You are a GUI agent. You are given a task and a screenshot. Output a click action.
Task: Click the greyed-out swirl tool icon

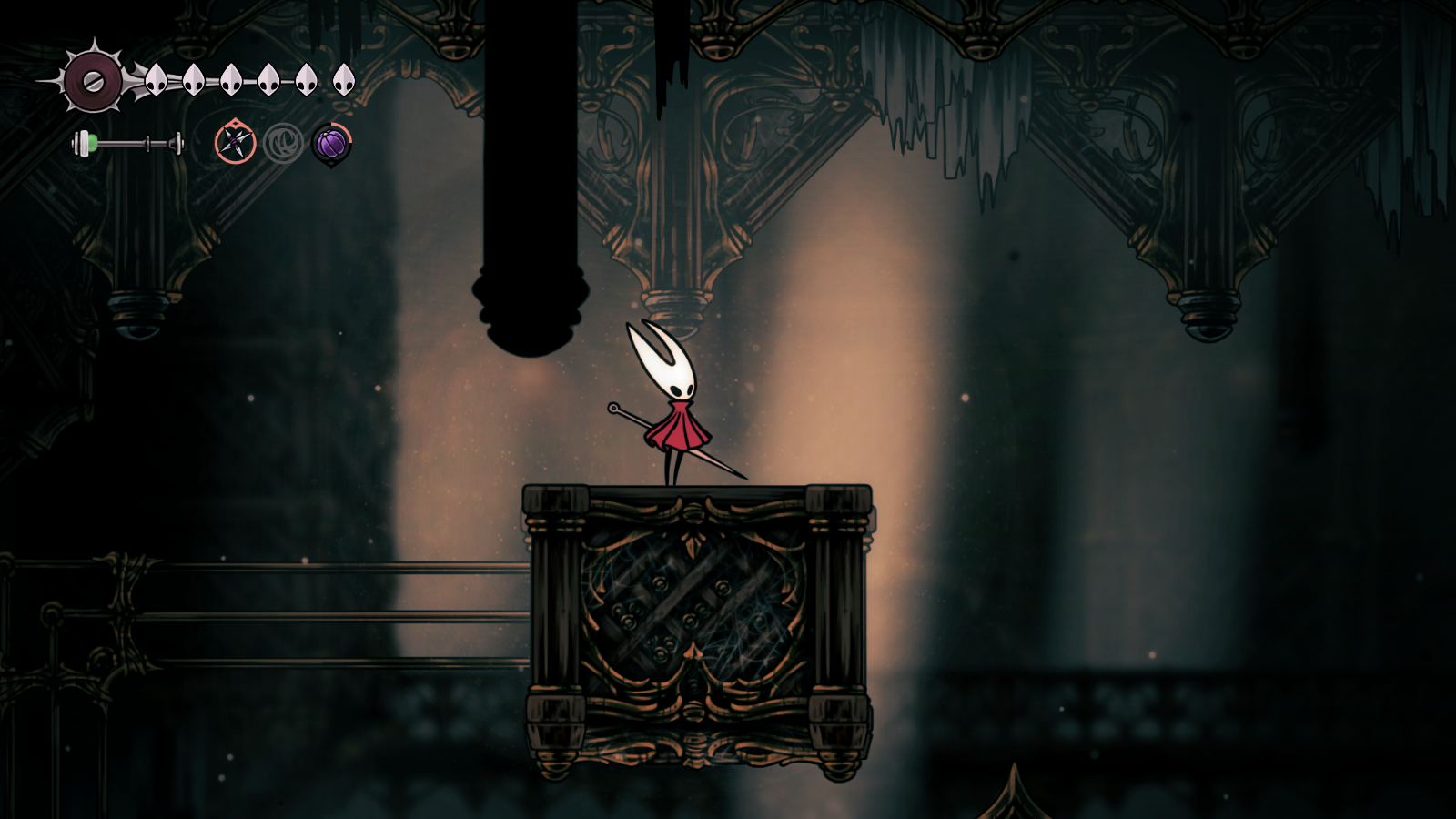coord(283,143)
